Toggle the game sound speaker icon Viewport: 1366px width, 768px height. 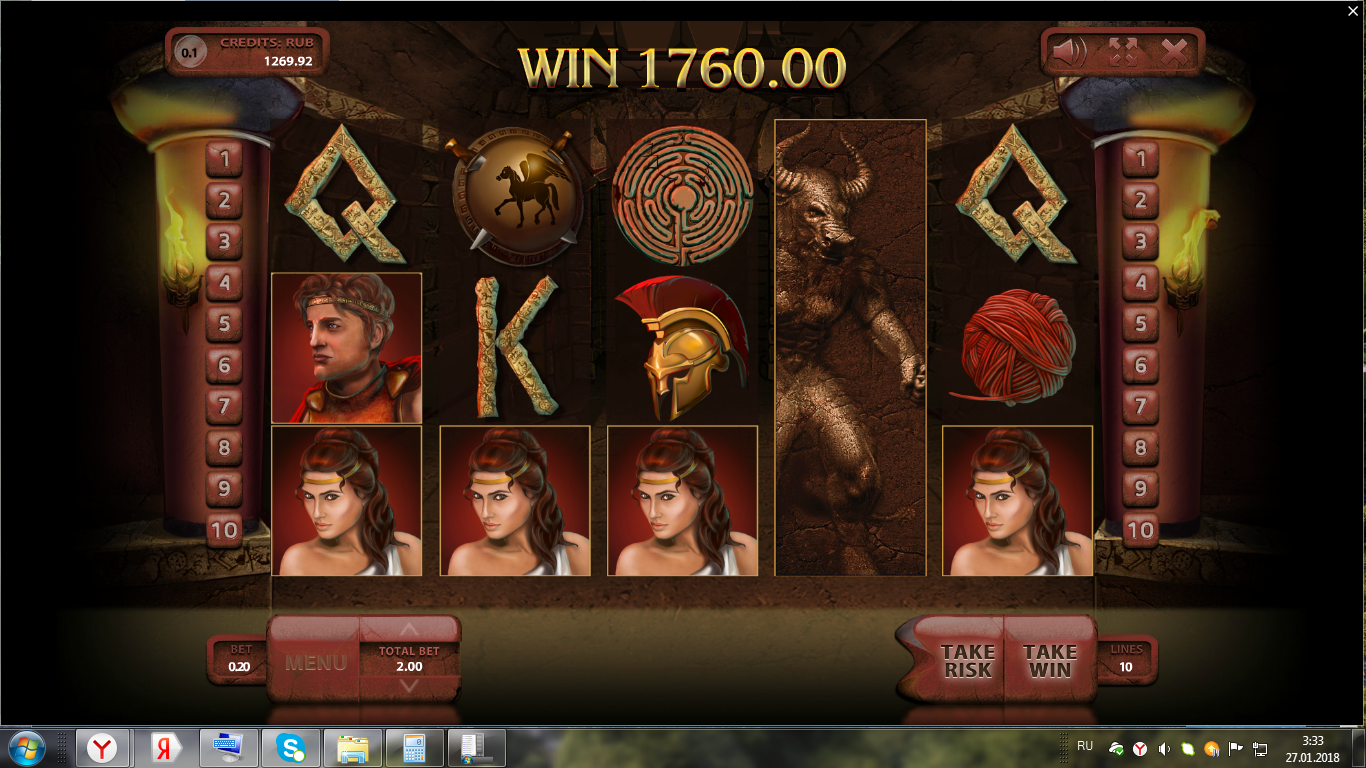pos(1070,51)
